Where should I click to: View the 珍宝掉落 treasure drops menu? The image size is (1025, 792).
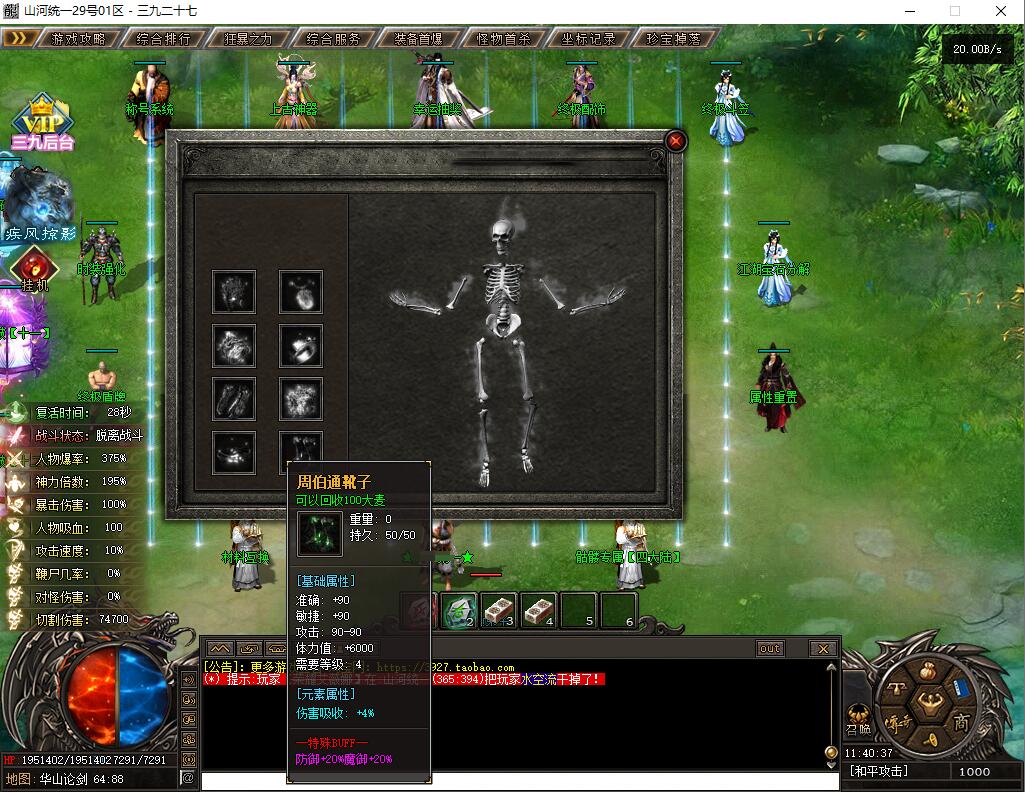675,39
